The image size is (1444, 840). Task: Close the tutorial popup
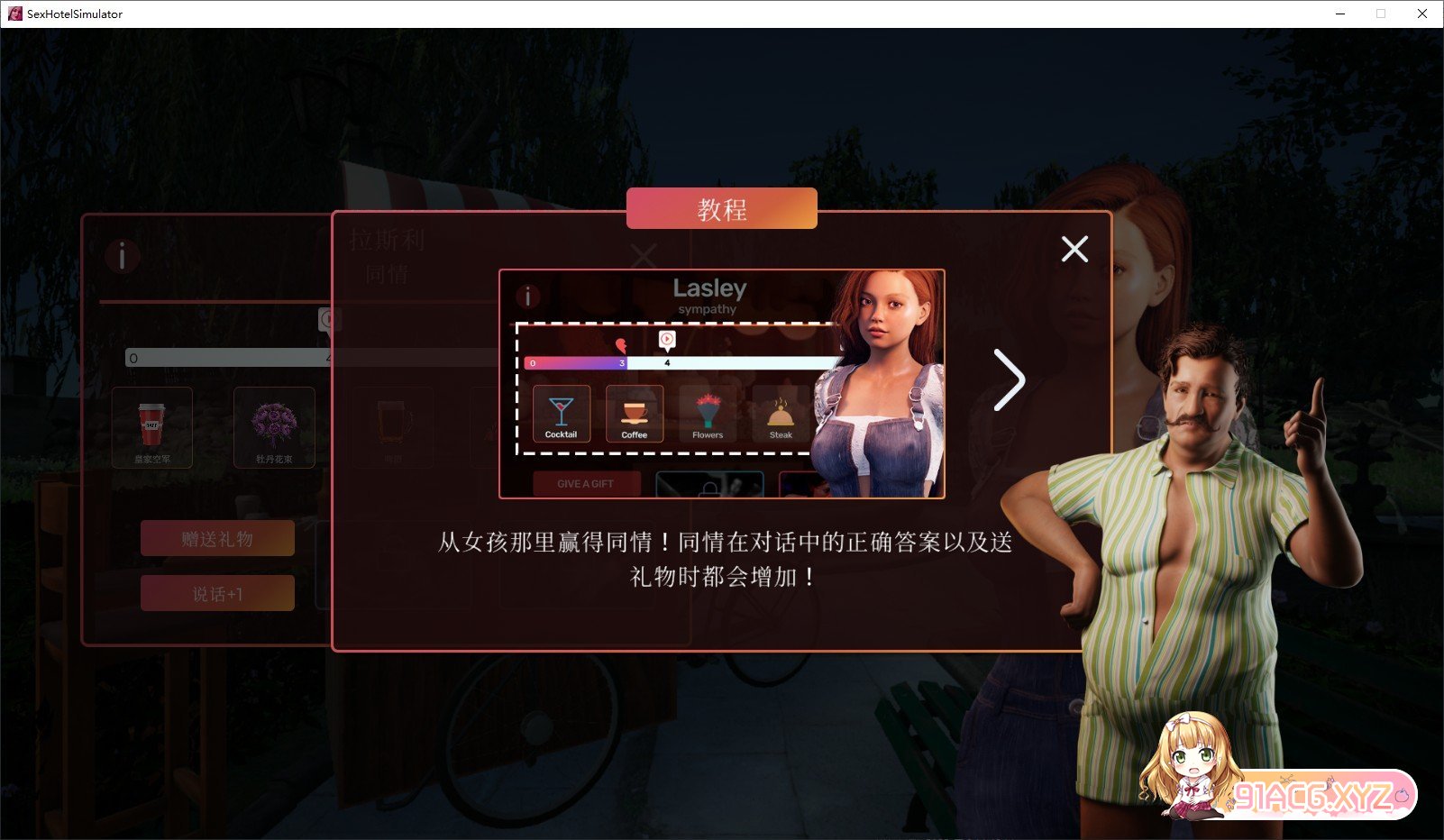[1074, 250]
